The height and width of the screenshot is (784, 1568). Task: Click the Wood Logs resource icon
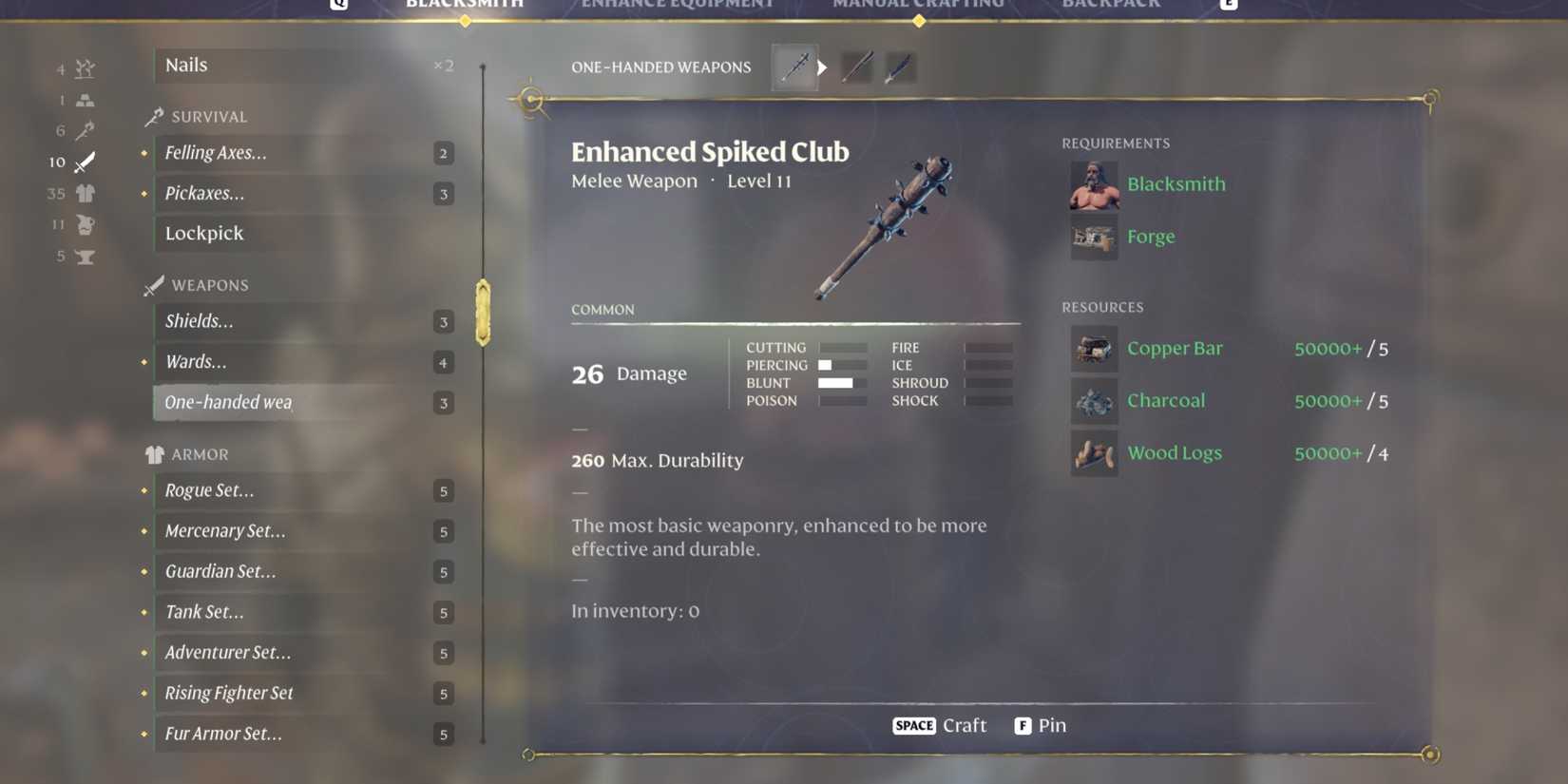(x=1094, y=453)
